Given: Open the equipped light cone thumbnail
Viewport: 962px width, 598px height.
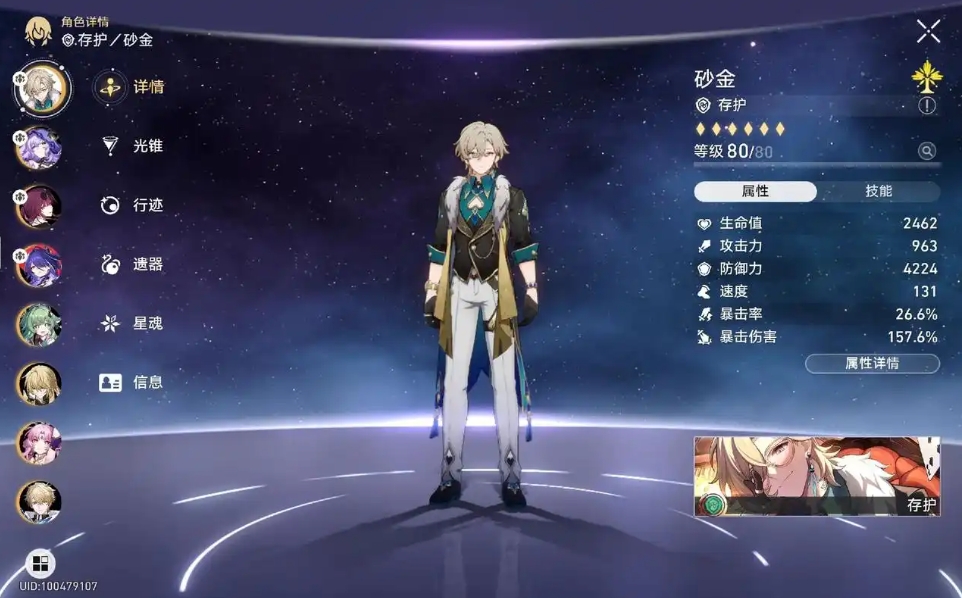Looking at the screenshot, I should 817,476.
